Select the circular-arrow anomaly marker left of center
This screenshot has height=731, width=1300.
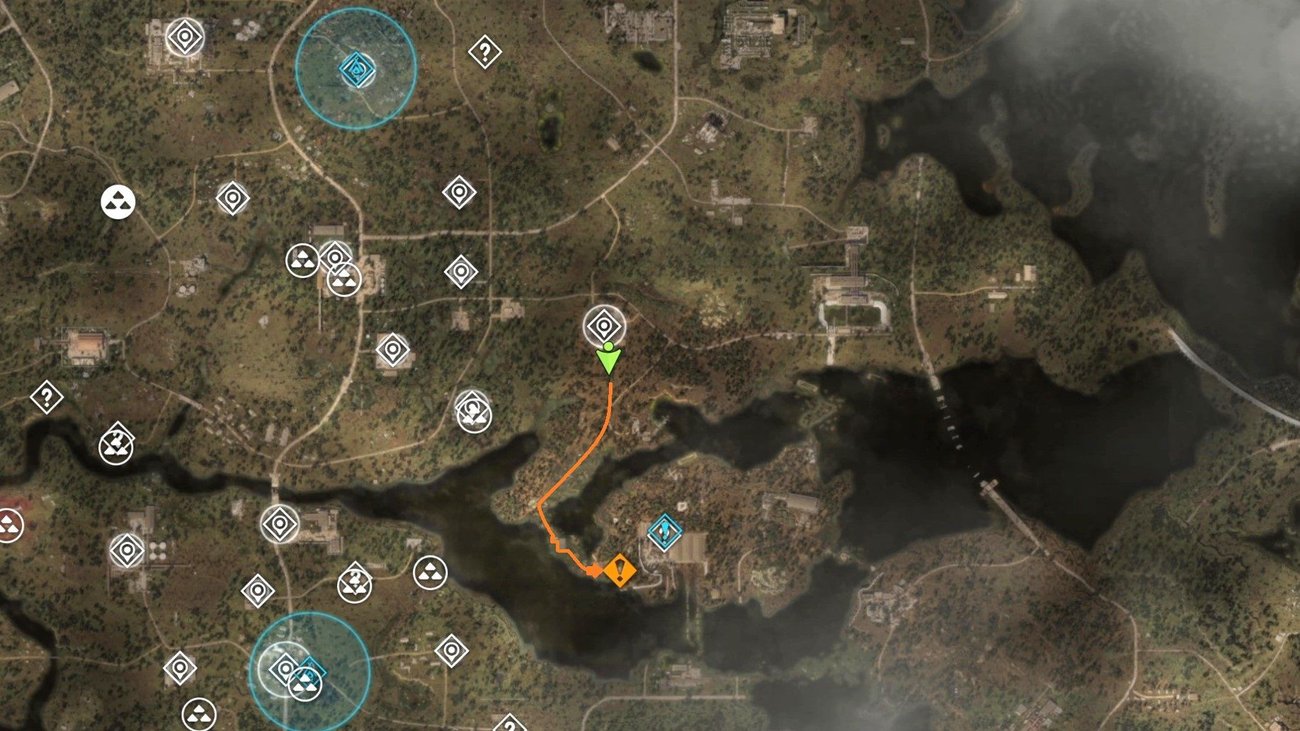tap(473, 410)
